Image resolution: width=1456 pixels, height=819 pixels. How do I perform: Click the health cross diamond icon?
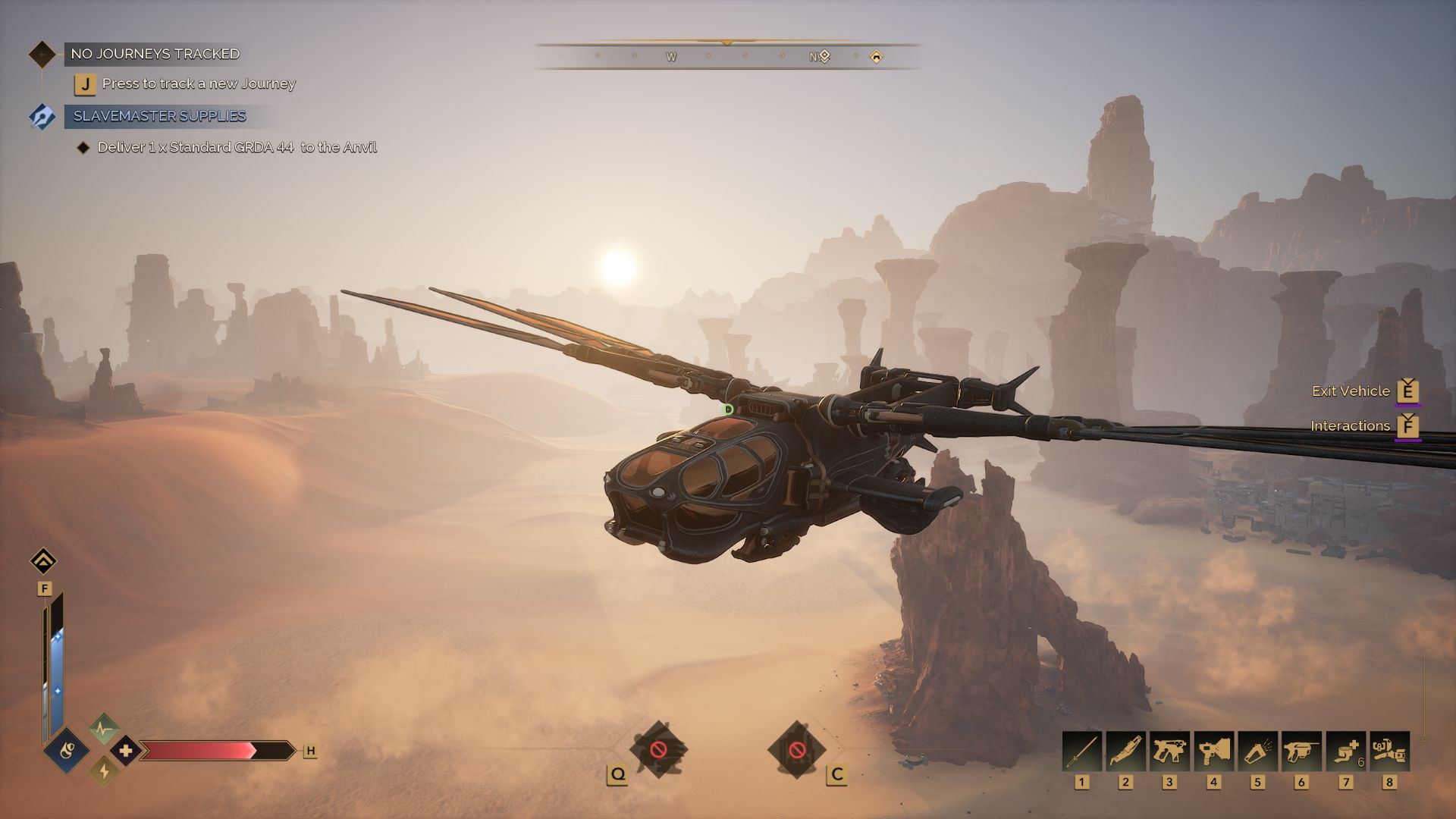126,751
